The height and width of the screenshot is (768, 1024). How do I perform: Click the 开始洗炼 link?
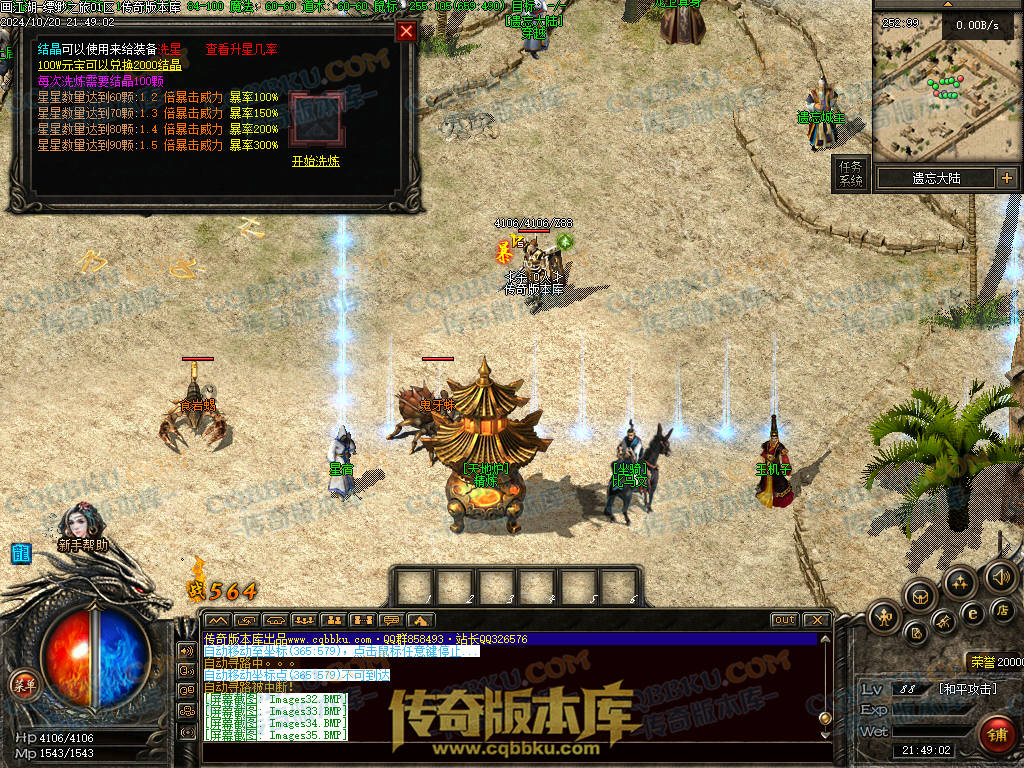click(315, 161)
